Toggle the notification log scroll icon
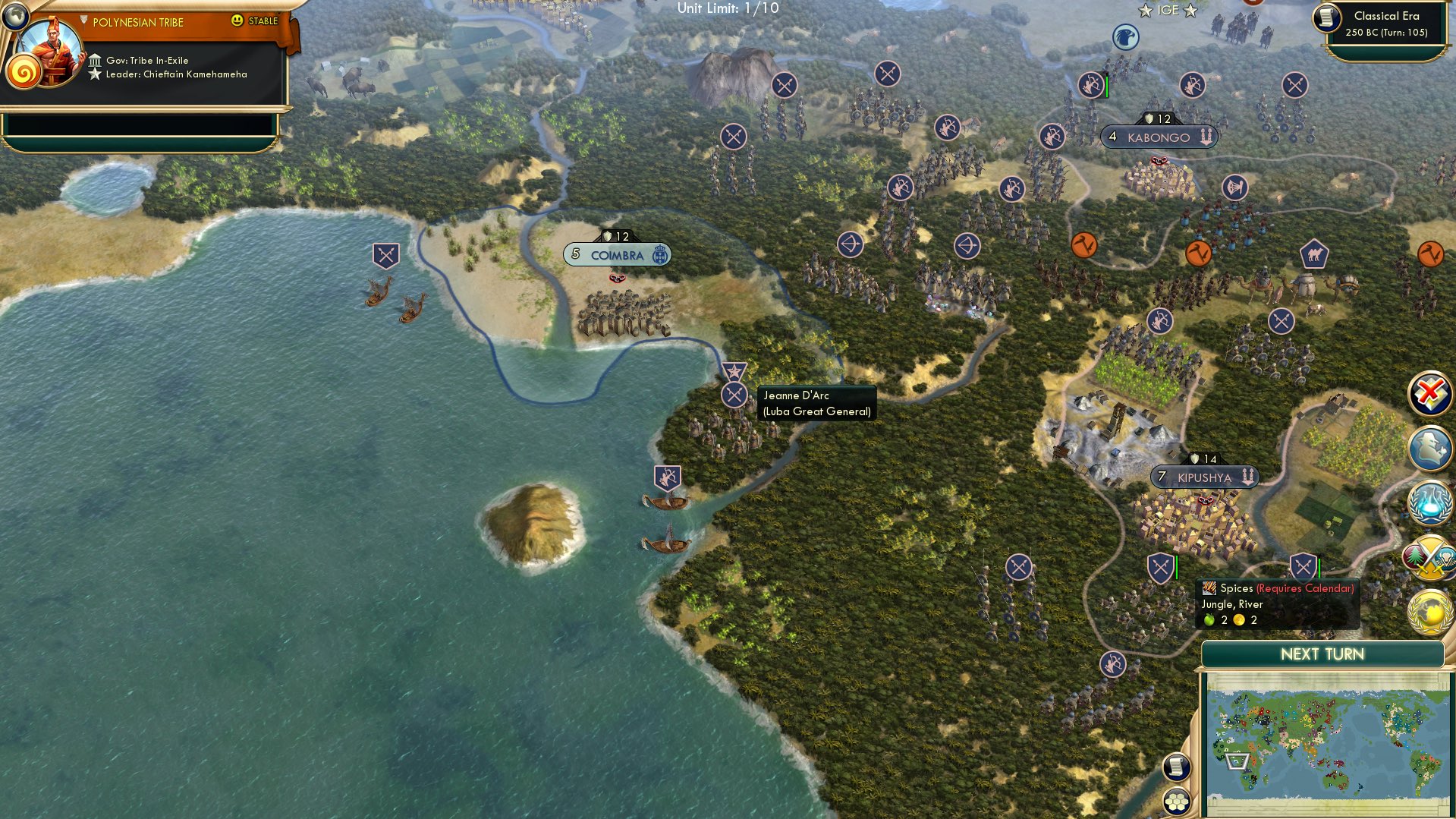This screenshot has width=1456, height=819. coord(1175,767)
